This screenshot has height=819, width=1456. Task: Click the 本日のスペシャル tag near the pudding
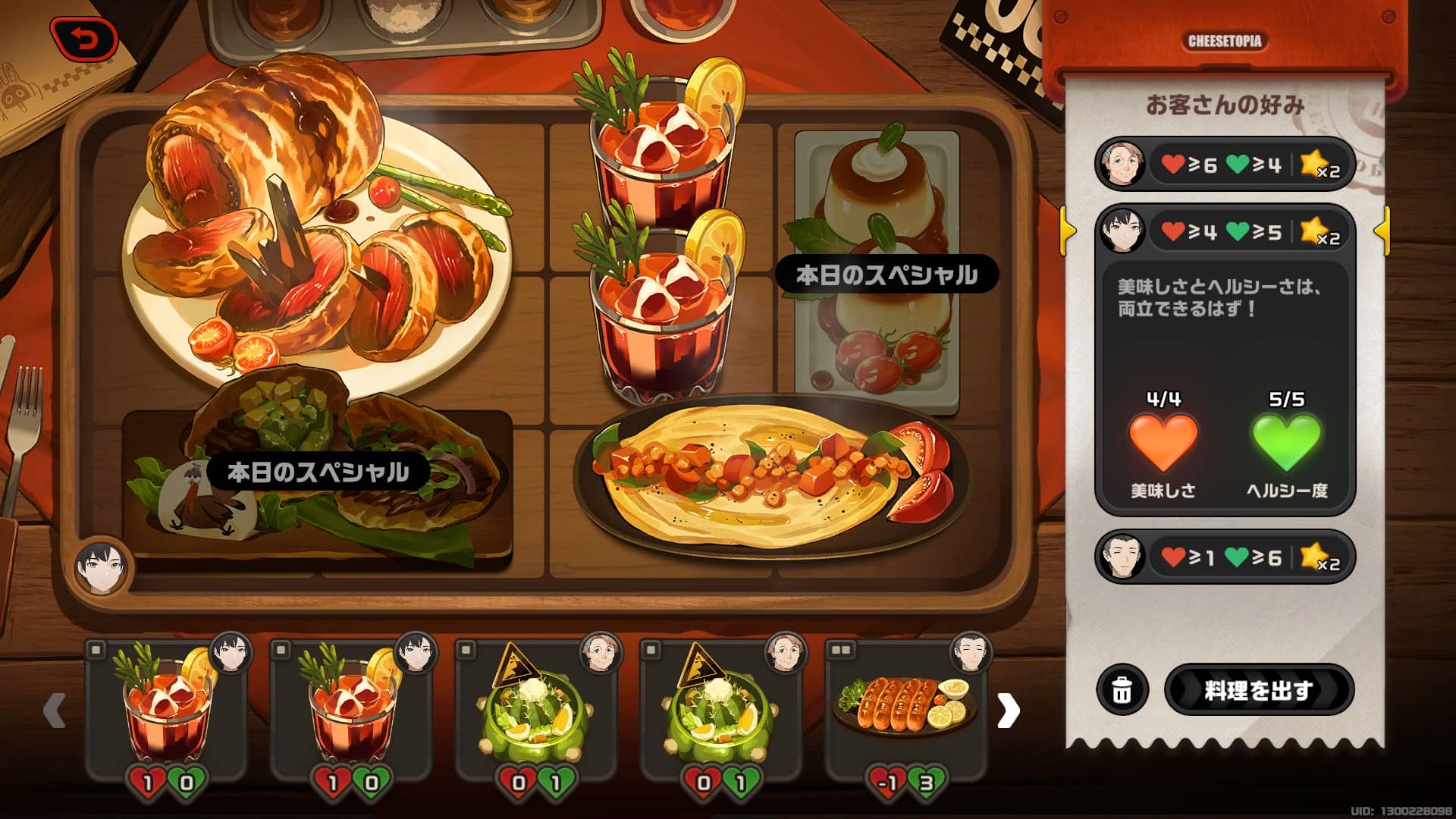pyautogui.click(x=892, y=276)
